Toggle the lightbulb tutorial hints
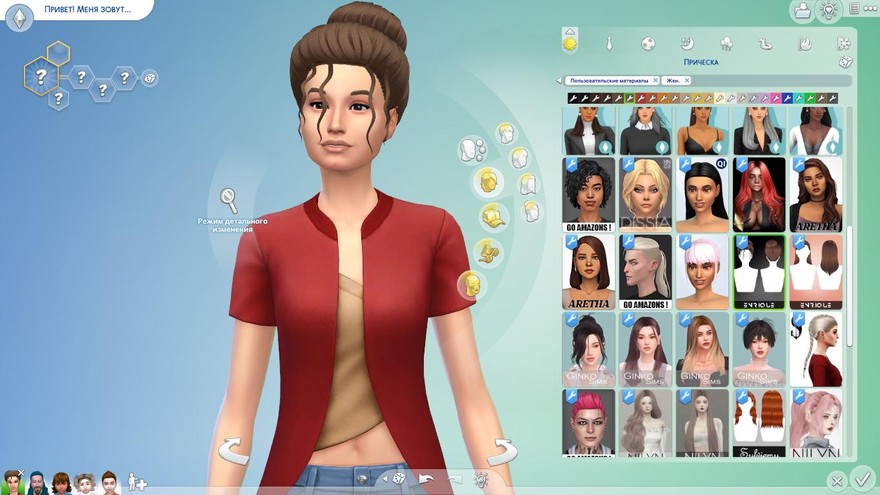 pos(828,11)
